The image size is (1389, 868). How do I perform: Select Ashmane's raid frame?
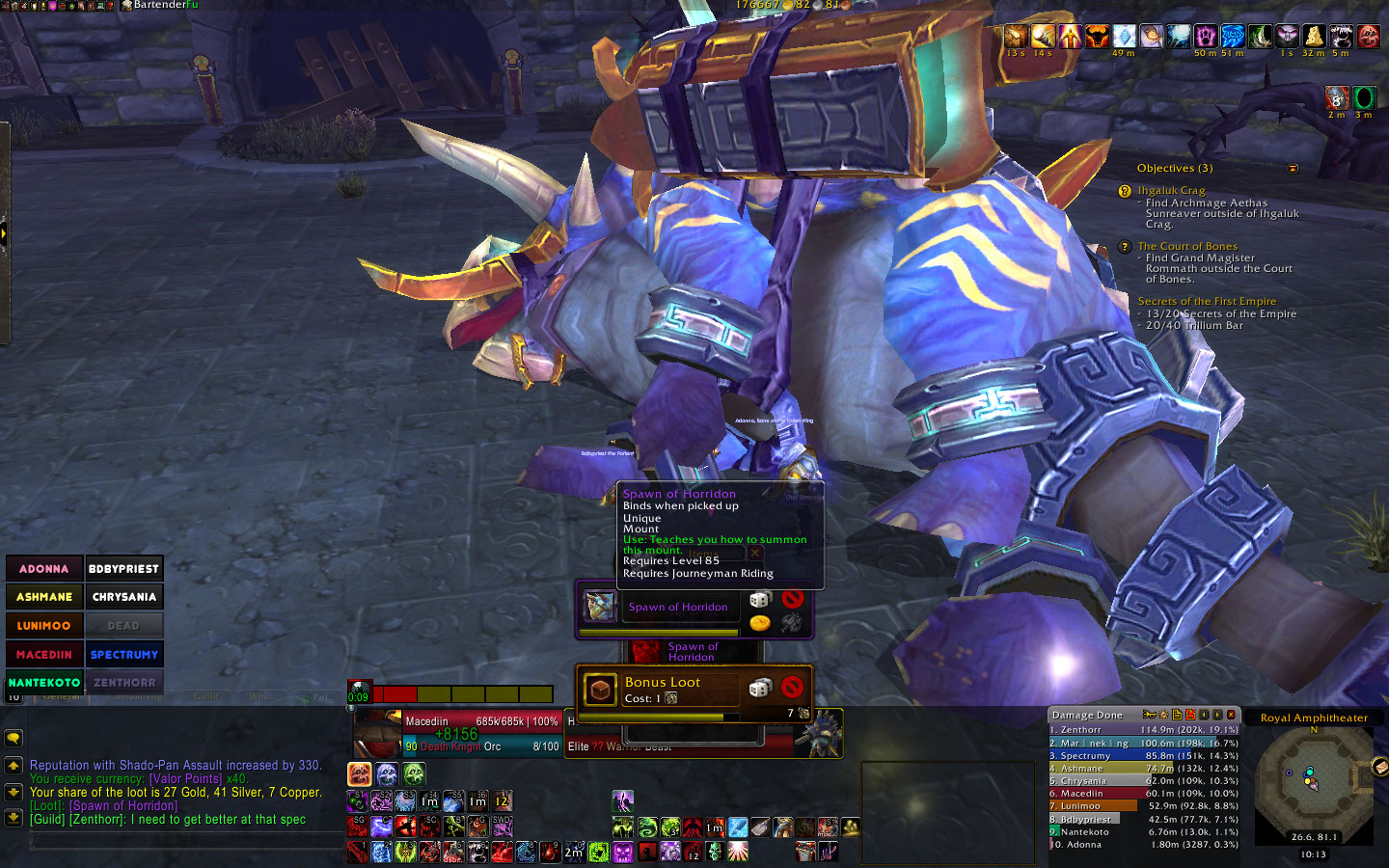click(x=44, y=597)
